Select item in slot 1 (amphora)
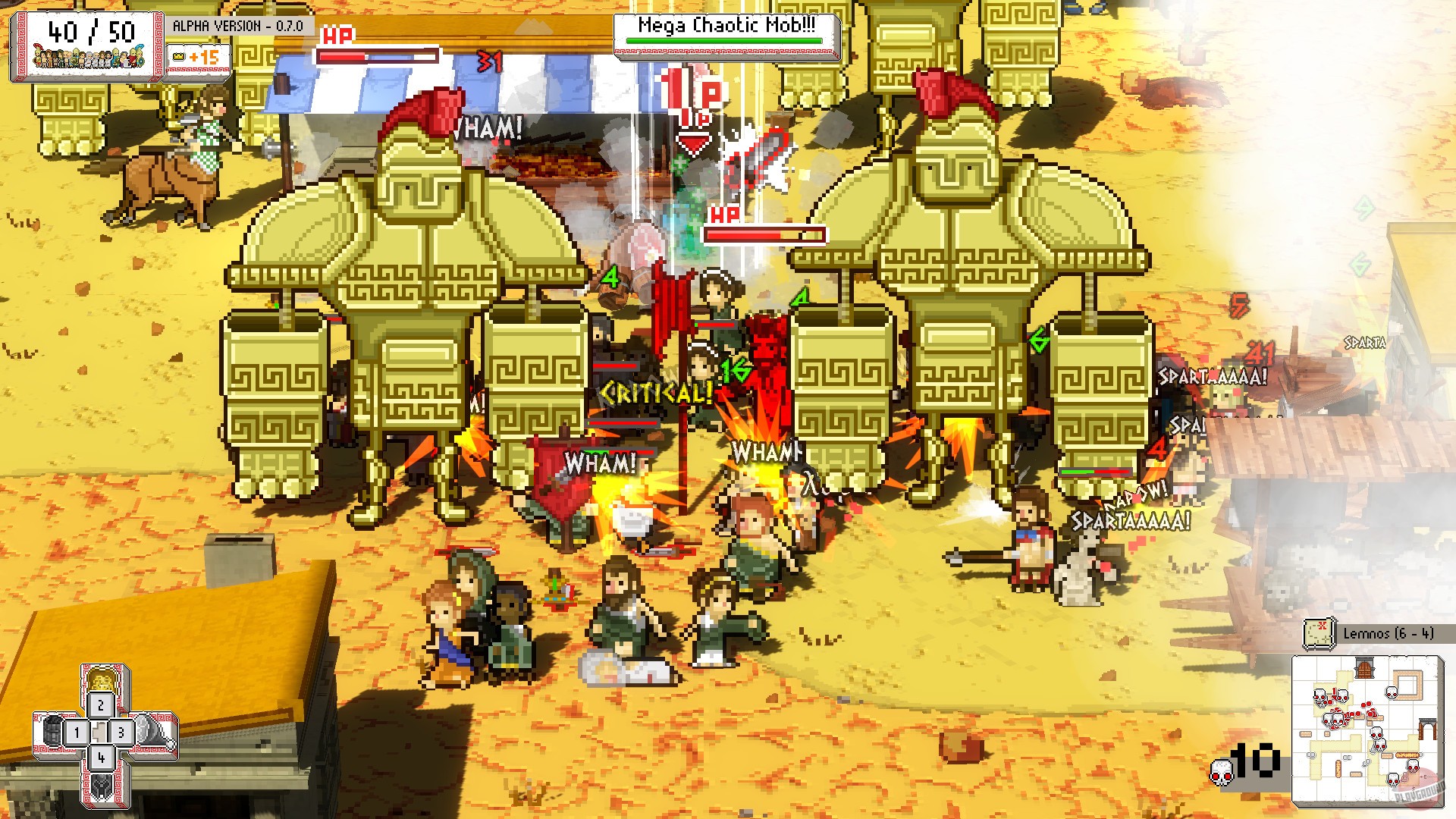Screen dimensions: 1456x819 76,733
